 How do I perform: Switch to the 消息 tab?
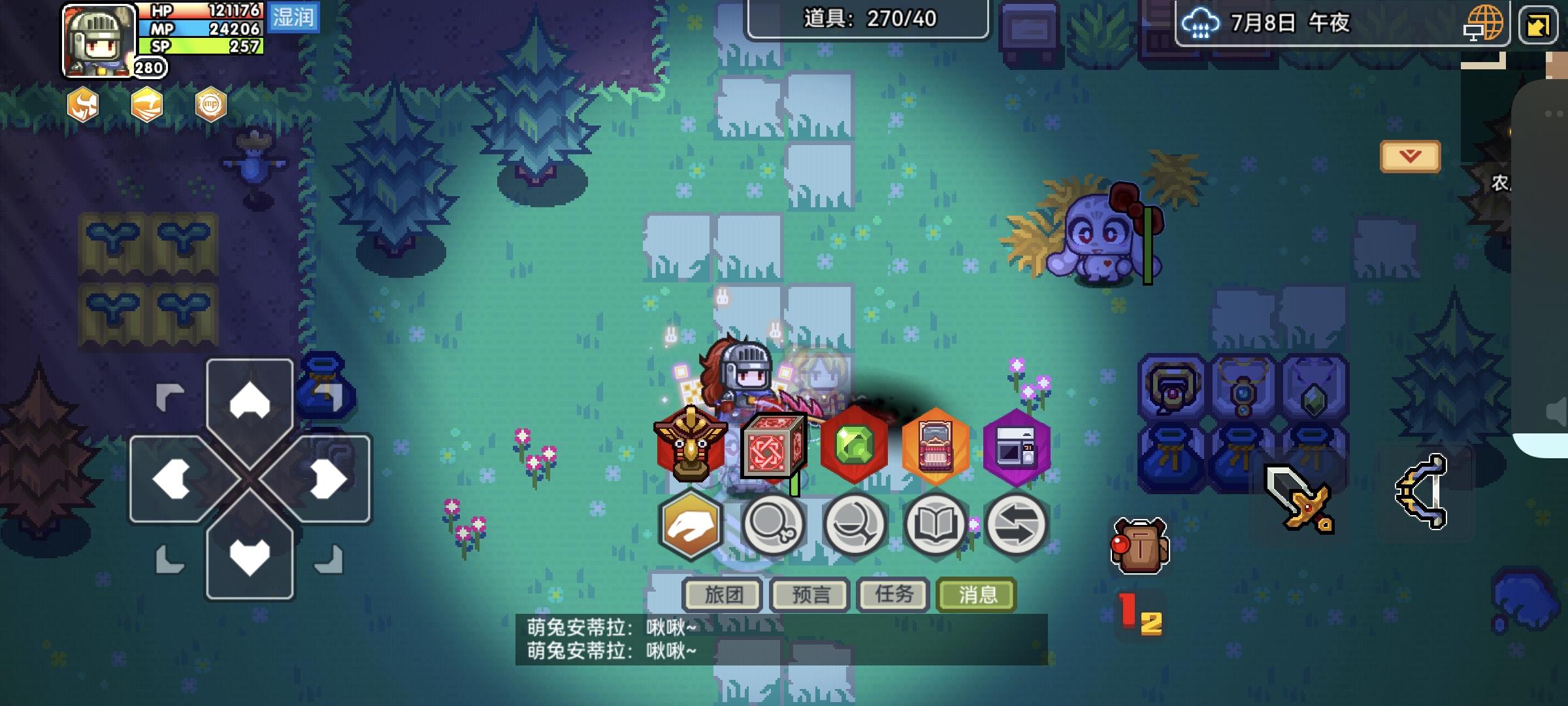(976, 594)
